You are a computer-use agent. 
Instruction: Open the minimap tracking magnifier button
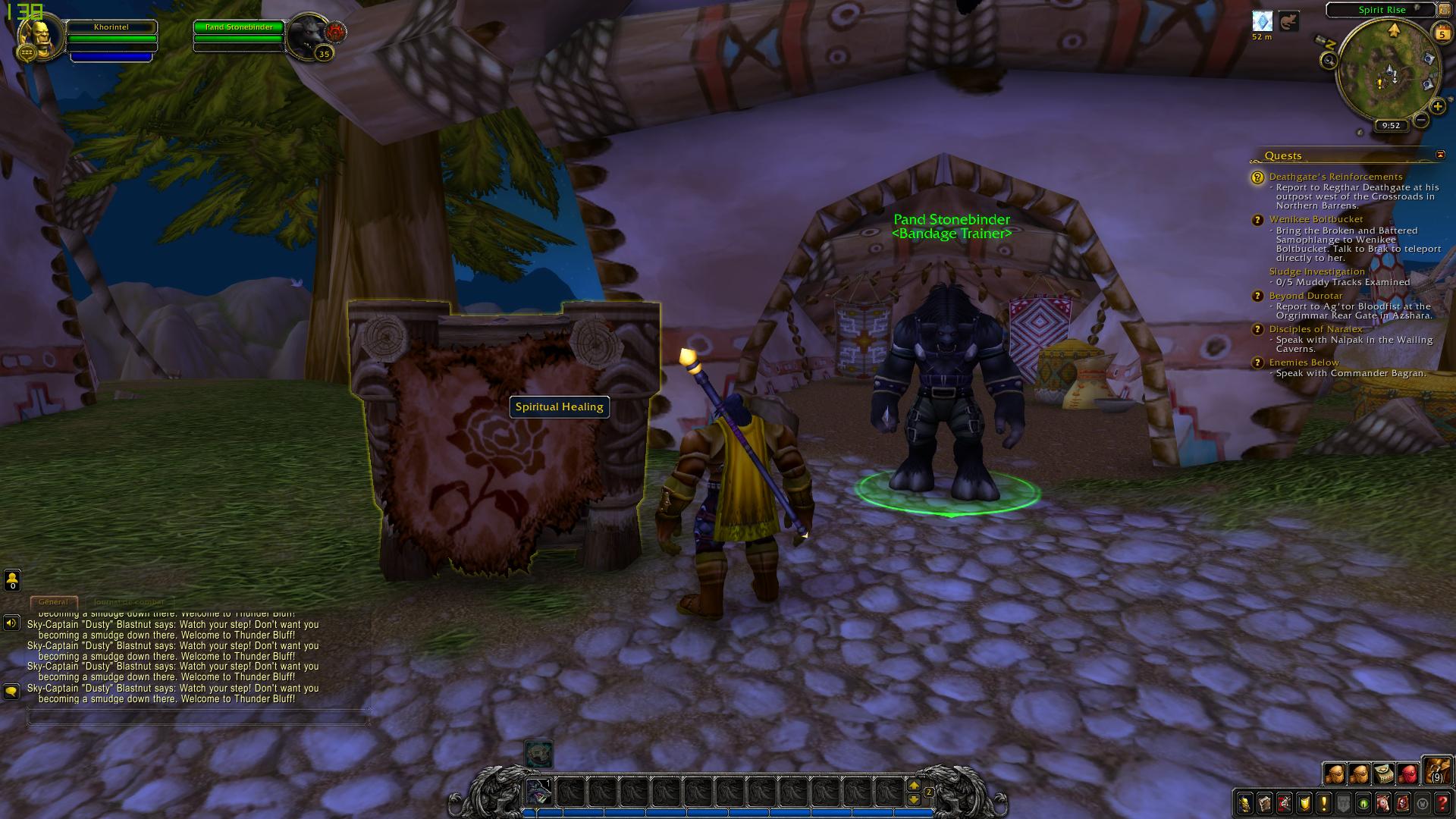click(1329, 61)
